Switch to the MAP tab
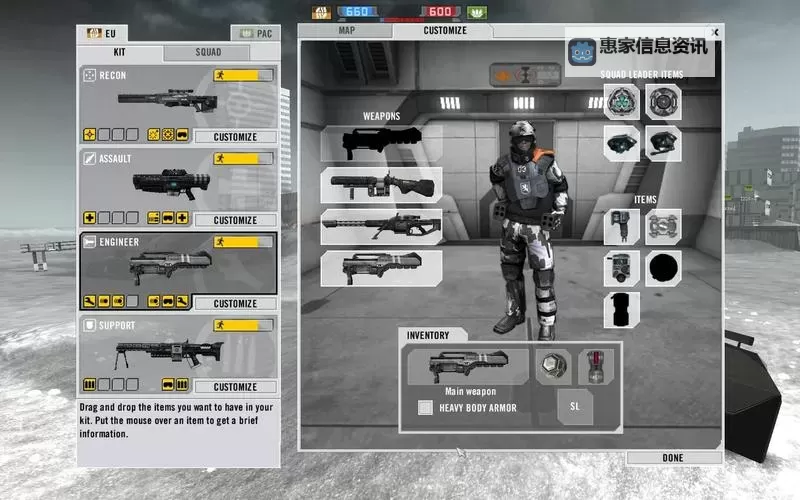The height and width of the screenshot is (500, 800). tap(346, 30)
